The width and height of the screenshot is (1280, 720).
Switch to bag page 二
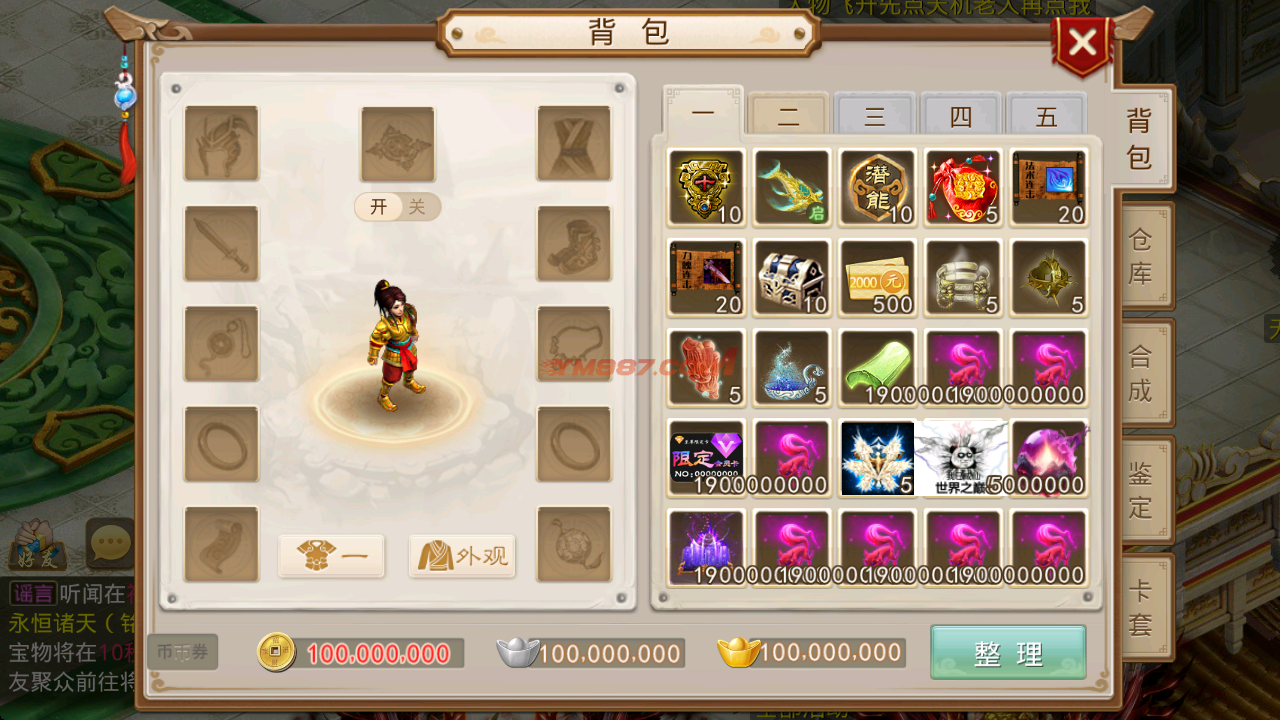point(789,117)
